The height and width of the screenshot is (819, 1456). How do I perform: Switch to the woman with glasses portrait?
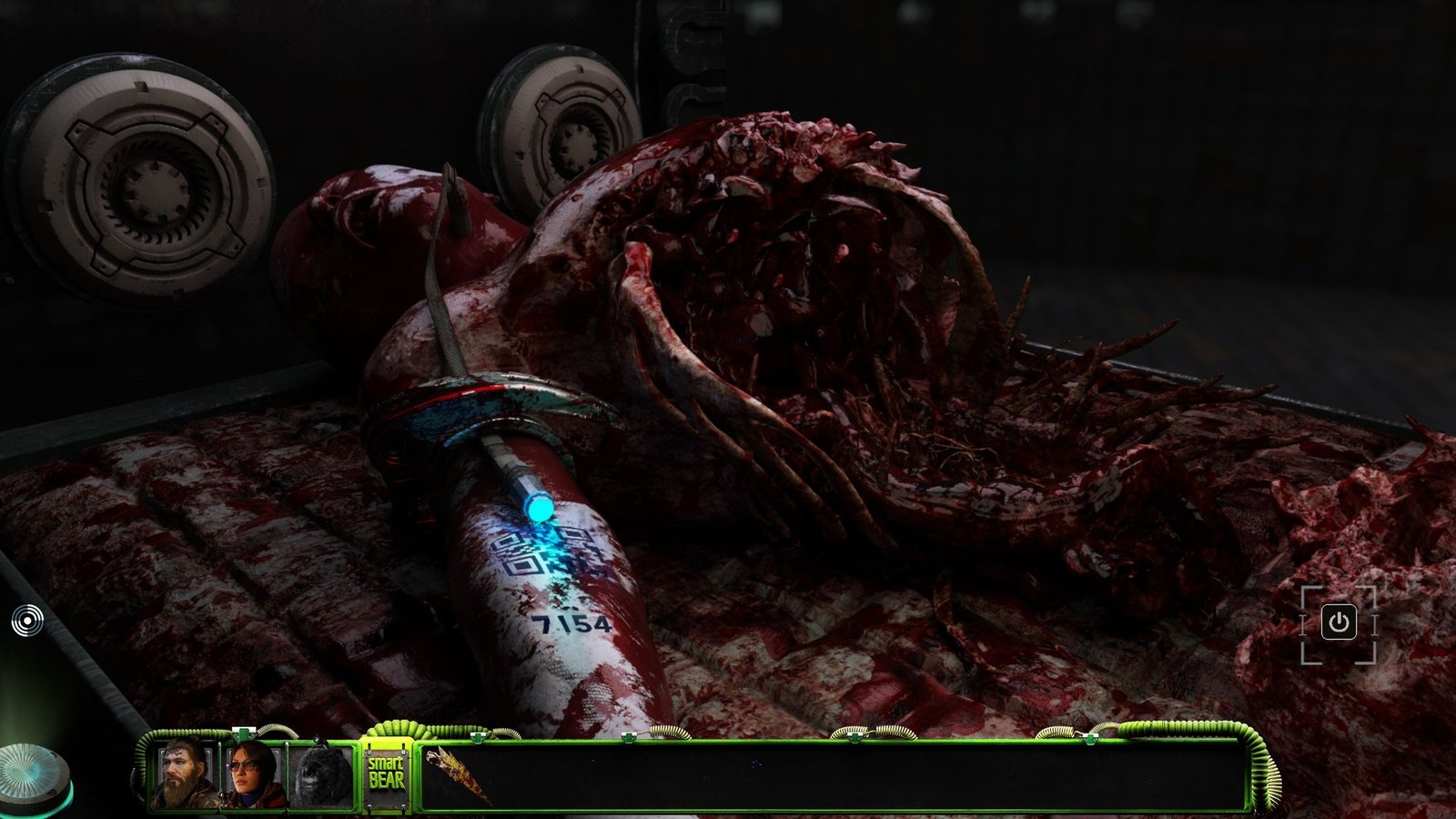tap(253, 775)
